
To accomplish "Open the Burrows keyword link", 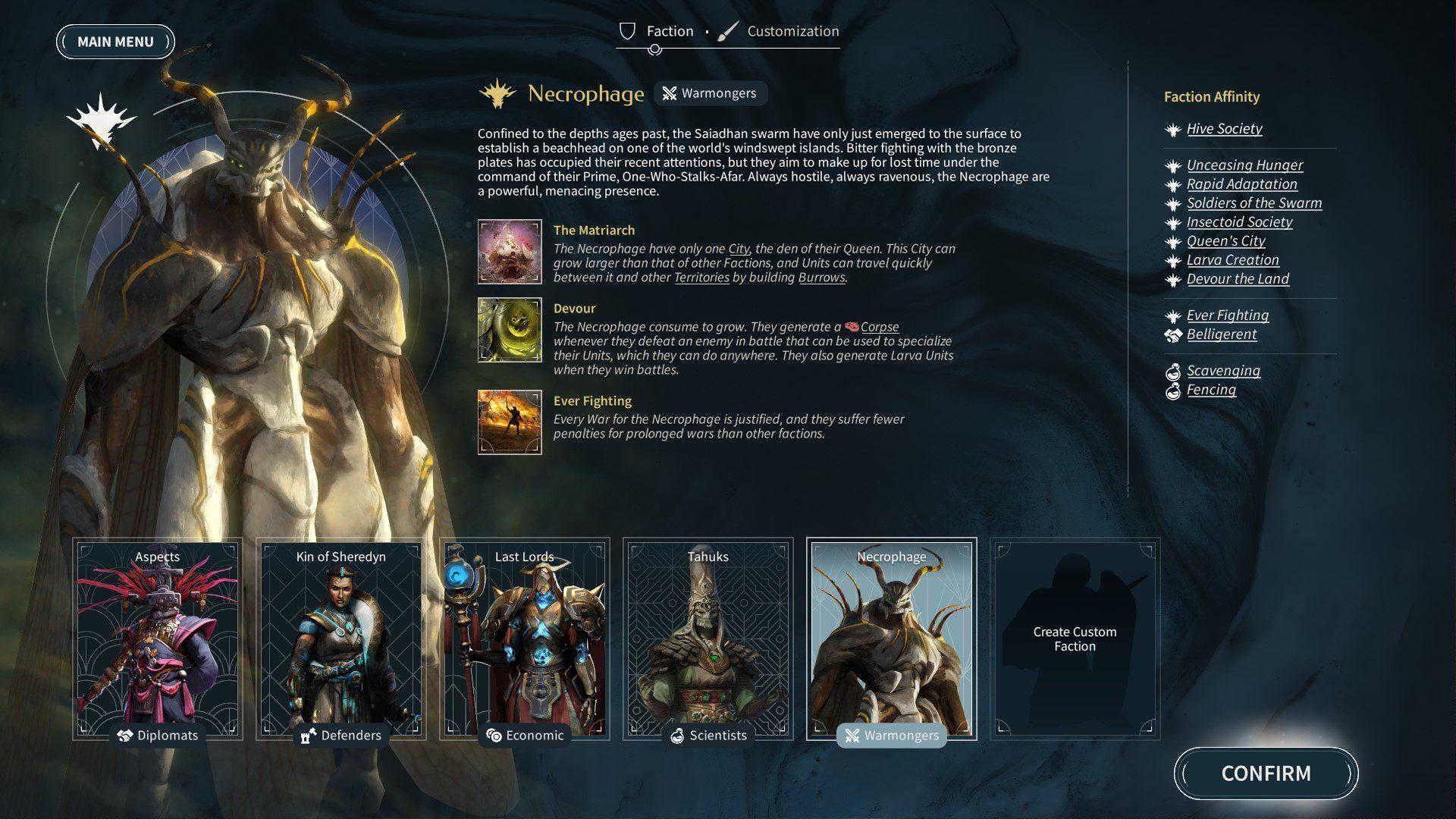I will click(821, 278).
